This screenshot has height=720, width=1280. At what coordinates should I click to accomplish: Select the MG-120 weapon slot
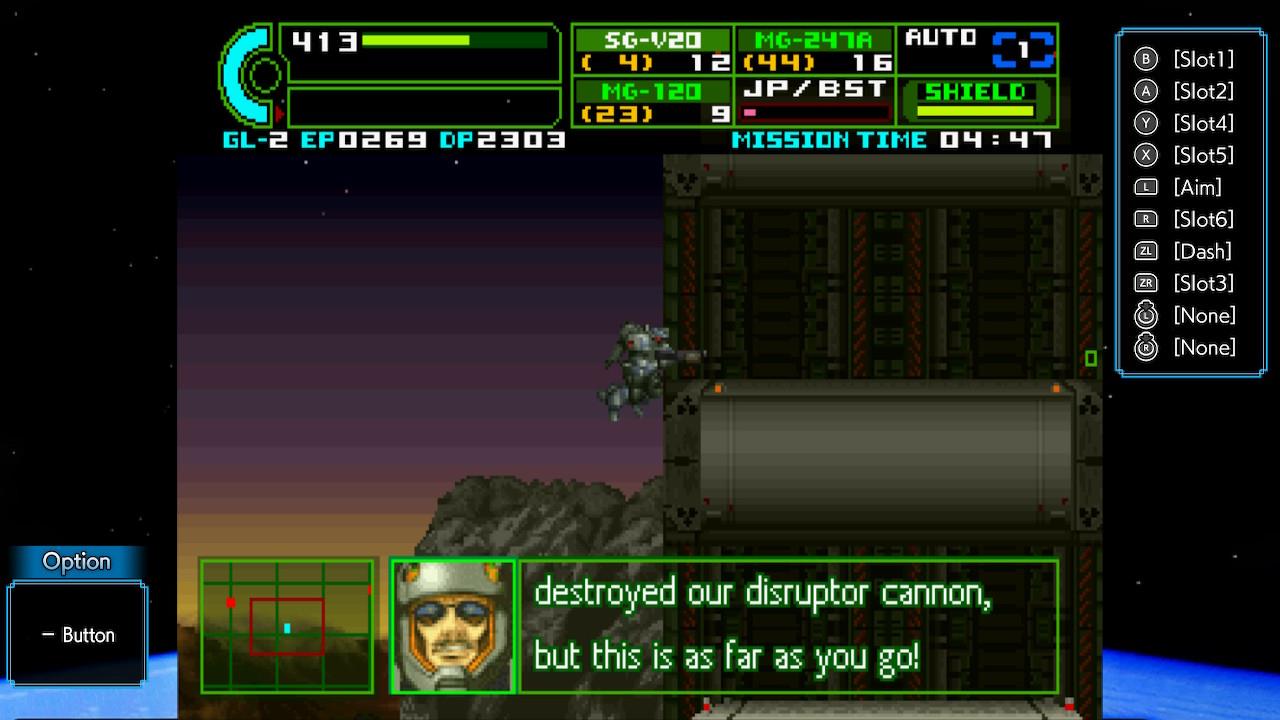pyautogui.click(x=653, y=102)
